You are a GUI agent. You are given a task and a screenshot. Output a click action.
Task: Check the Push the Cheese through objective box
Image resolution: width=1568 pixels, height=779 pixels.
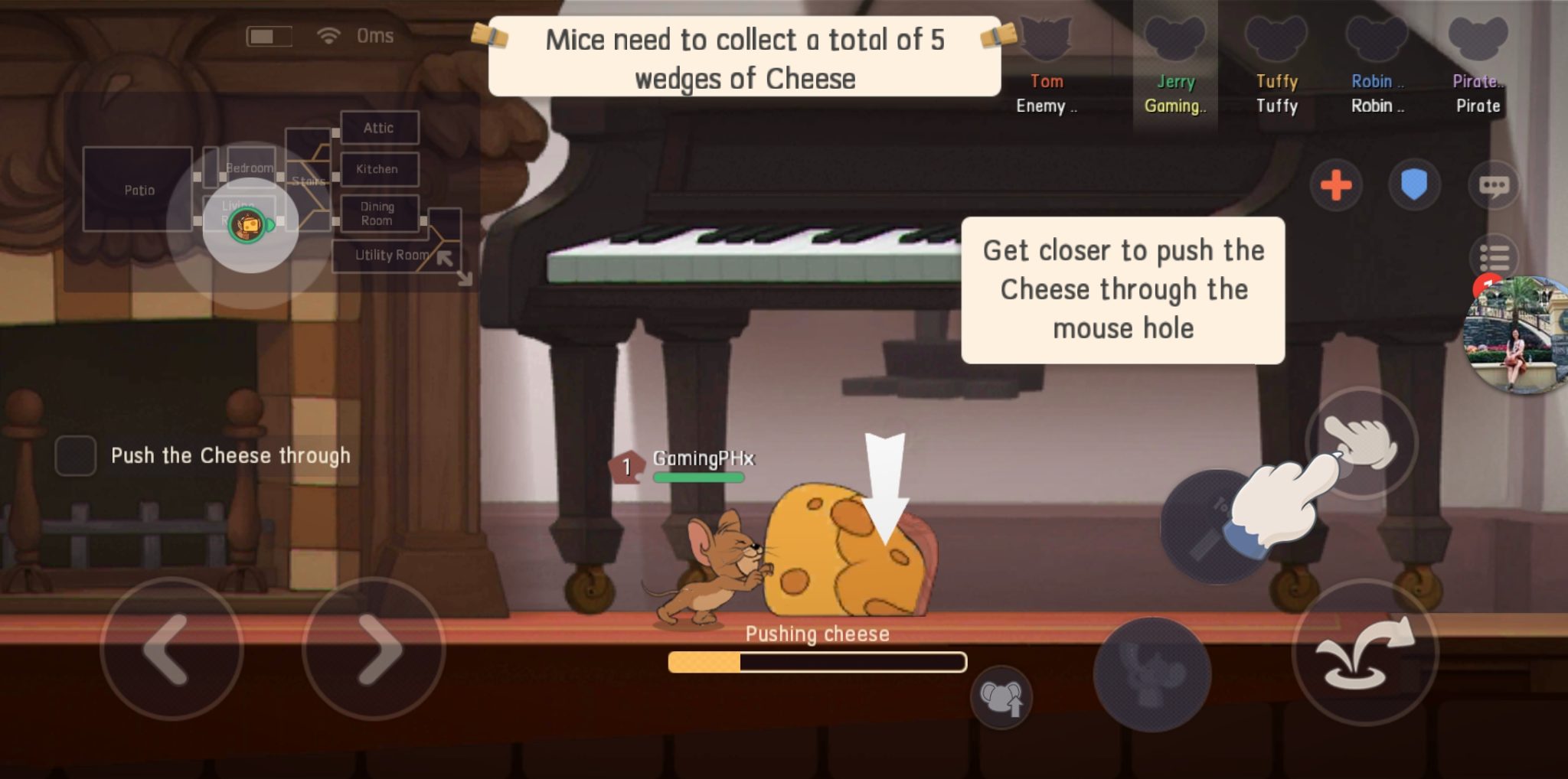76,456
